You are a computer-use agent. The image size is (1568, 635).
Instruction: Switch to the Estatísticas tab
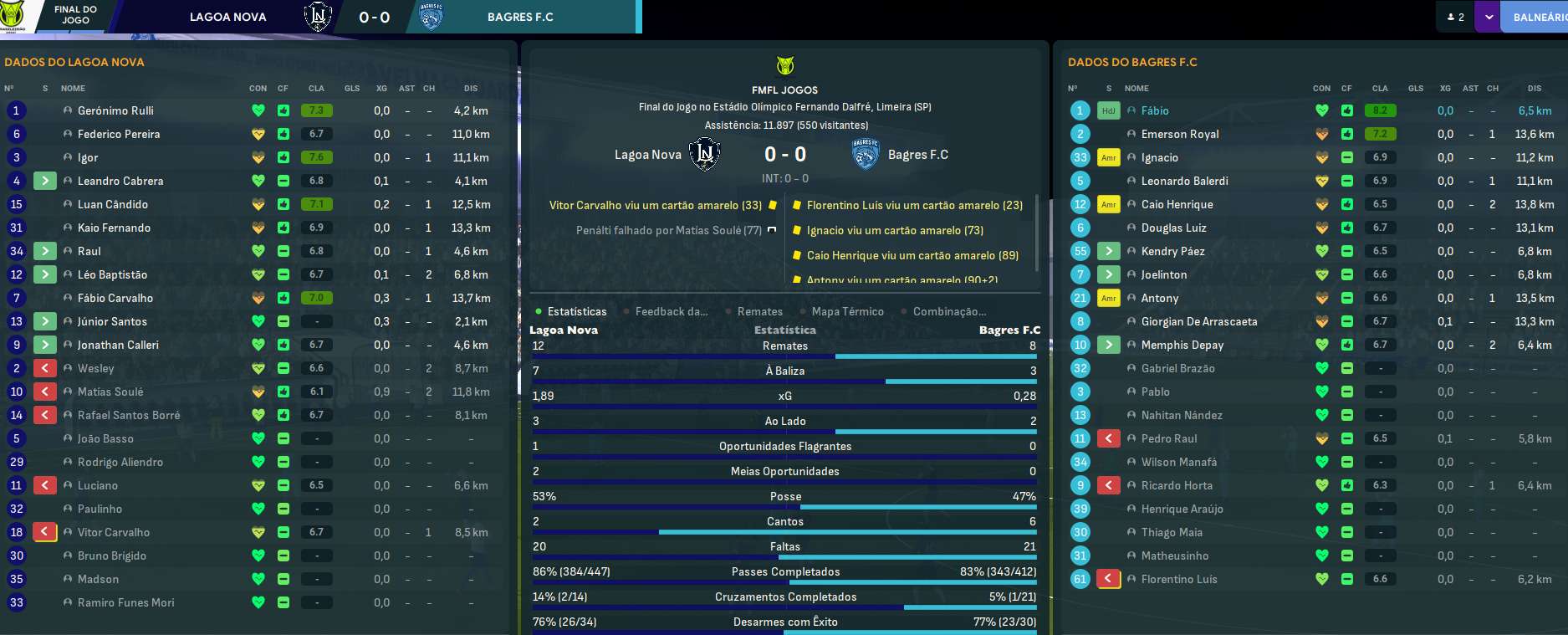pos(577,311)
